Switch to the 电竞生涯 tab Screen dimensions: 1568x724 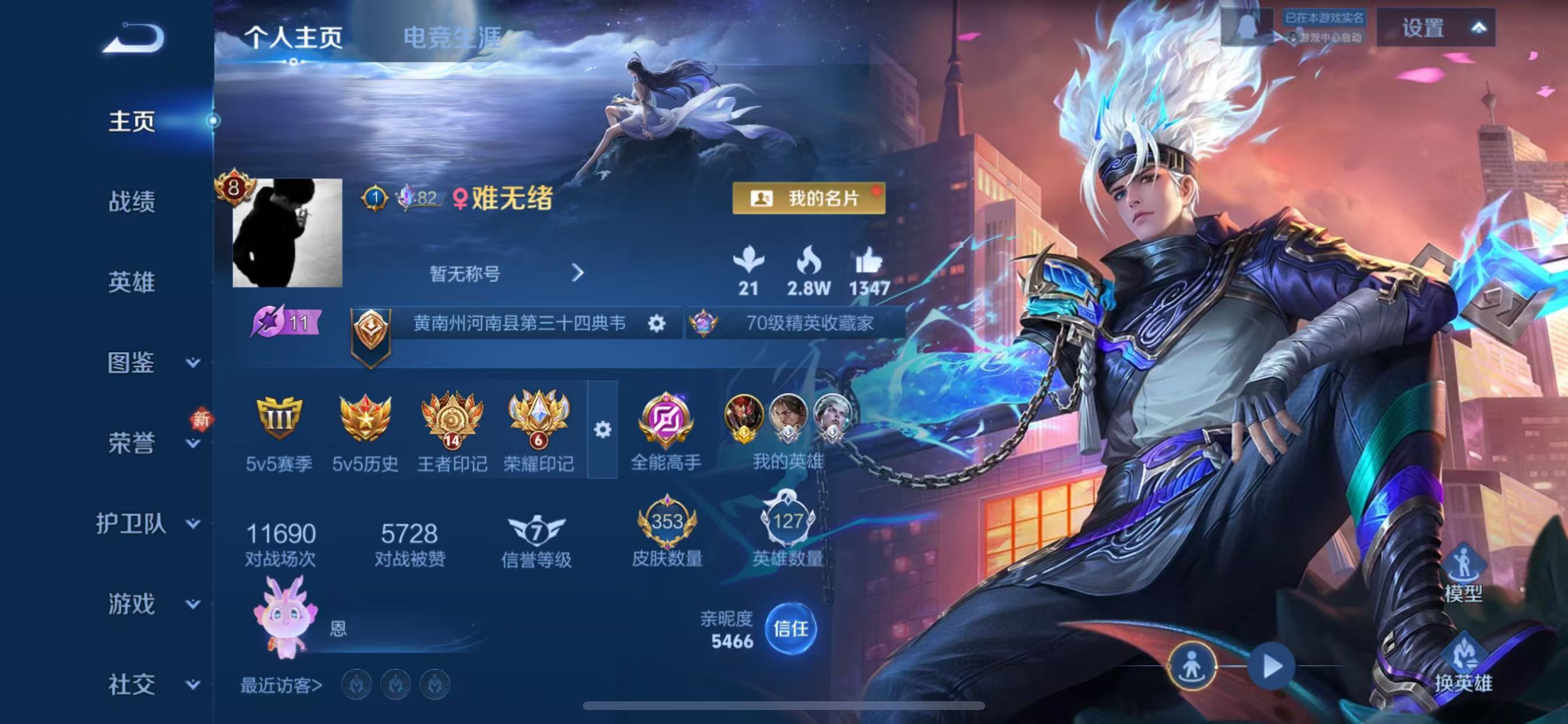[x=452, y=37]
